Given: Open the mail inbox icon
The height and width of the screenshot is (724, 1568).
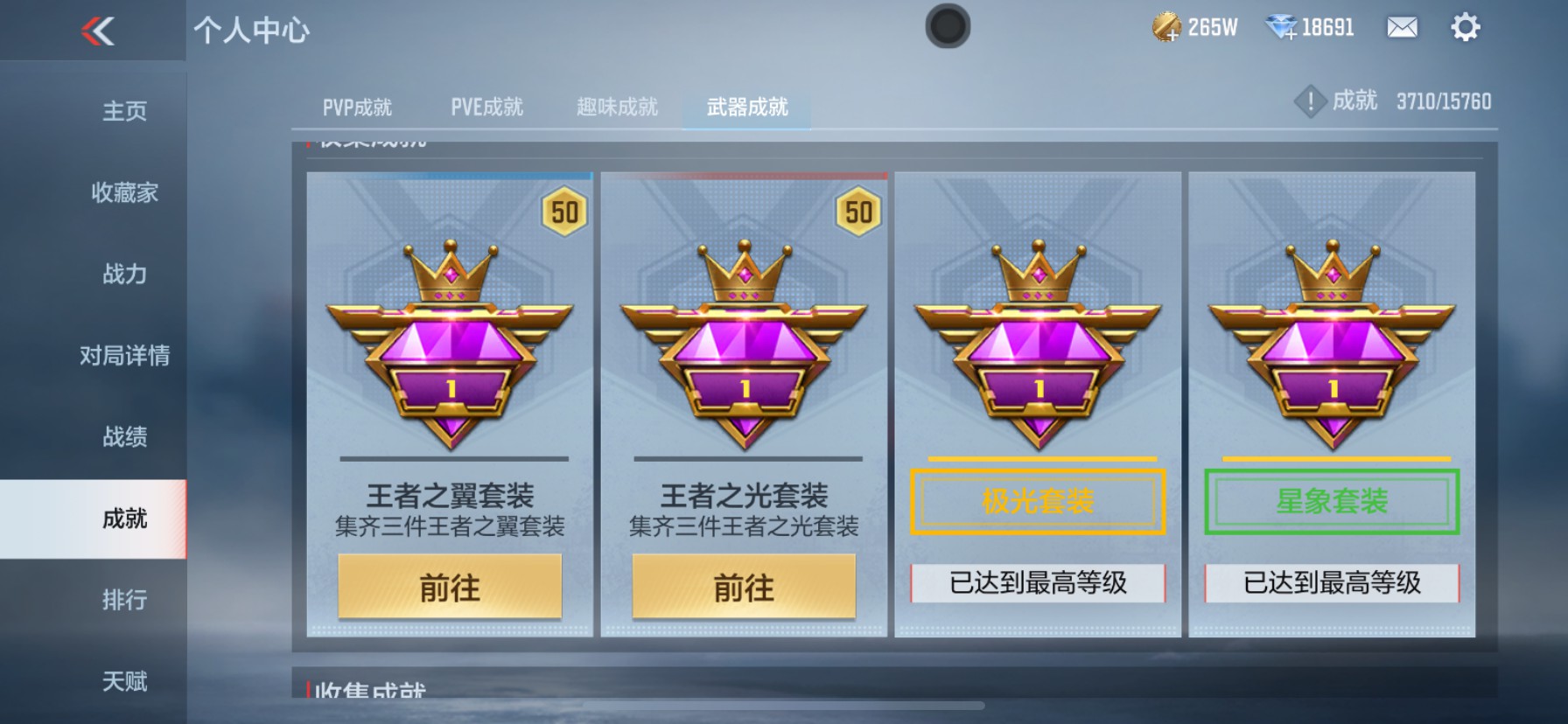Looking at the screenshot, I should coord(1401,28).
